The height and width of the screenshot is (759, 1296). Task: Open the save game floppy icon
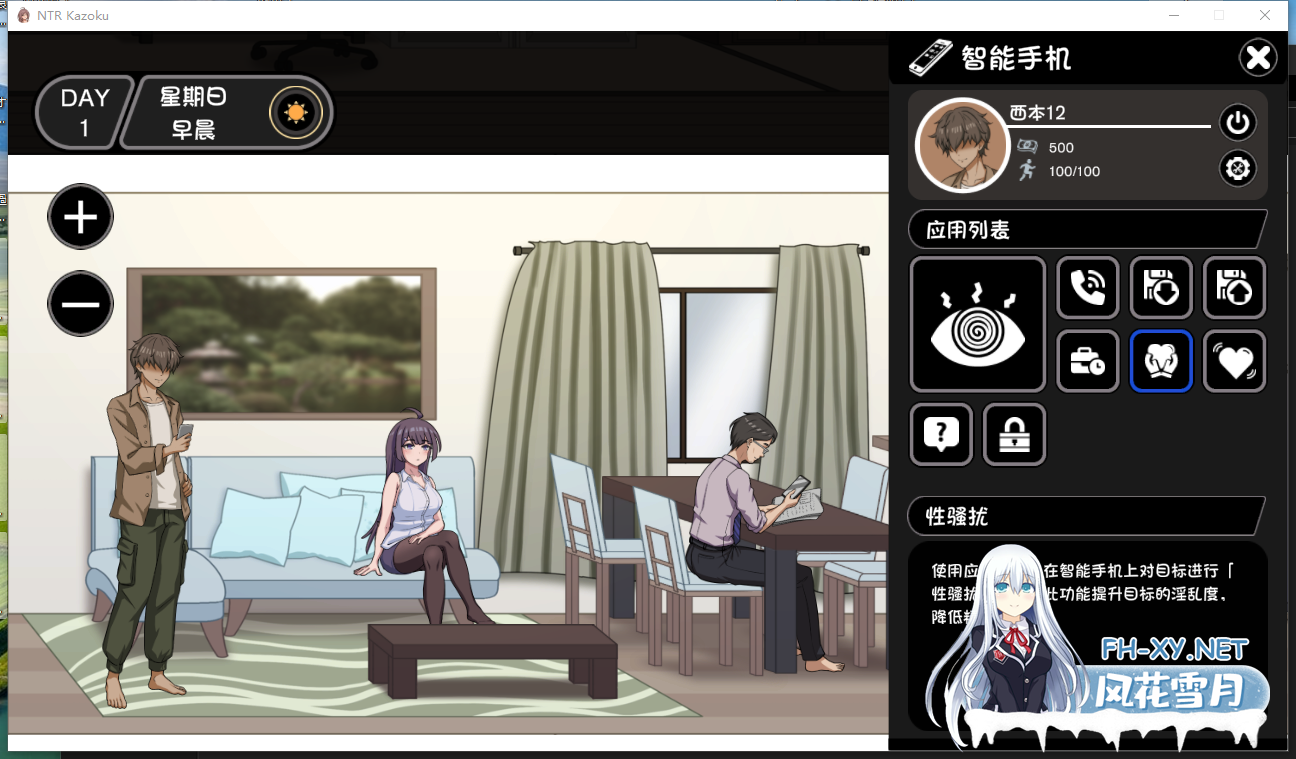1161,288
